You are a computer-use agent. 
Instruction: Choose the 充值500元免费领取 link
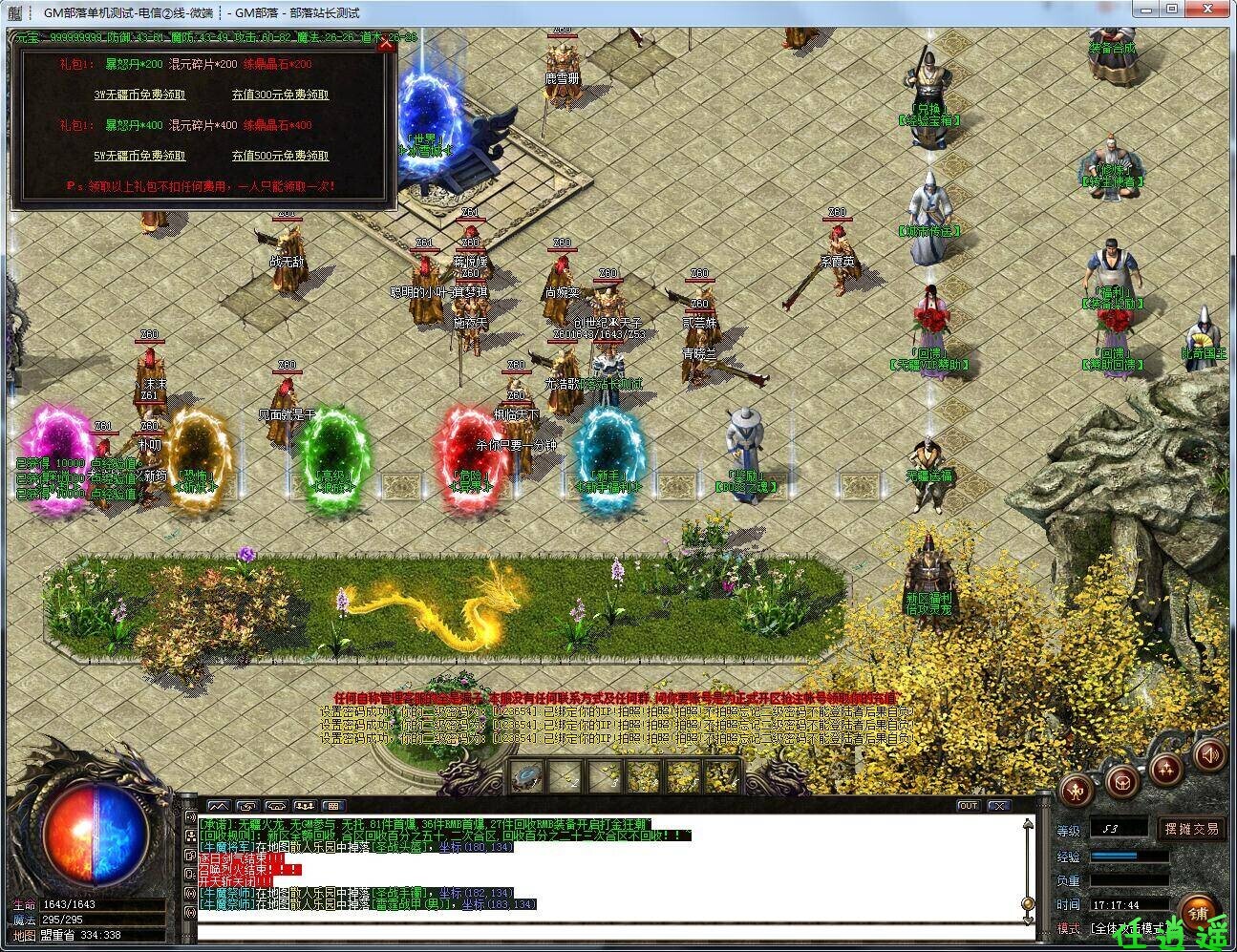click(x=280, y=156)
